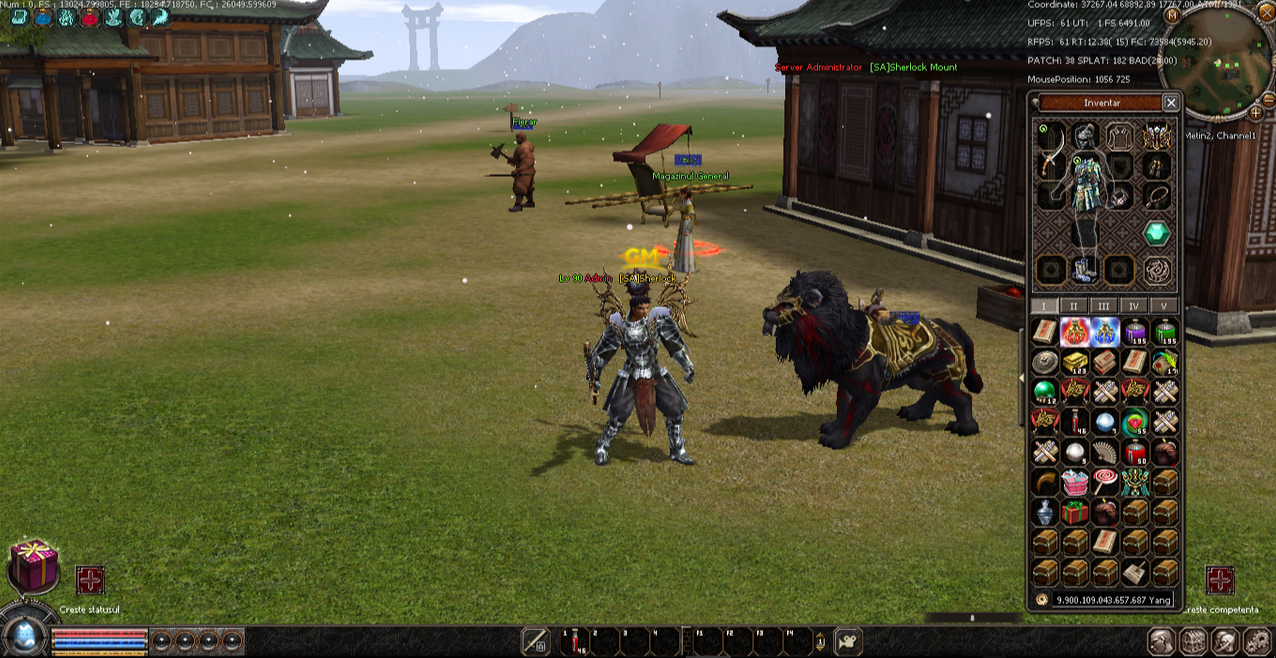Switch to inventory page II

[x=1074, y=306]
